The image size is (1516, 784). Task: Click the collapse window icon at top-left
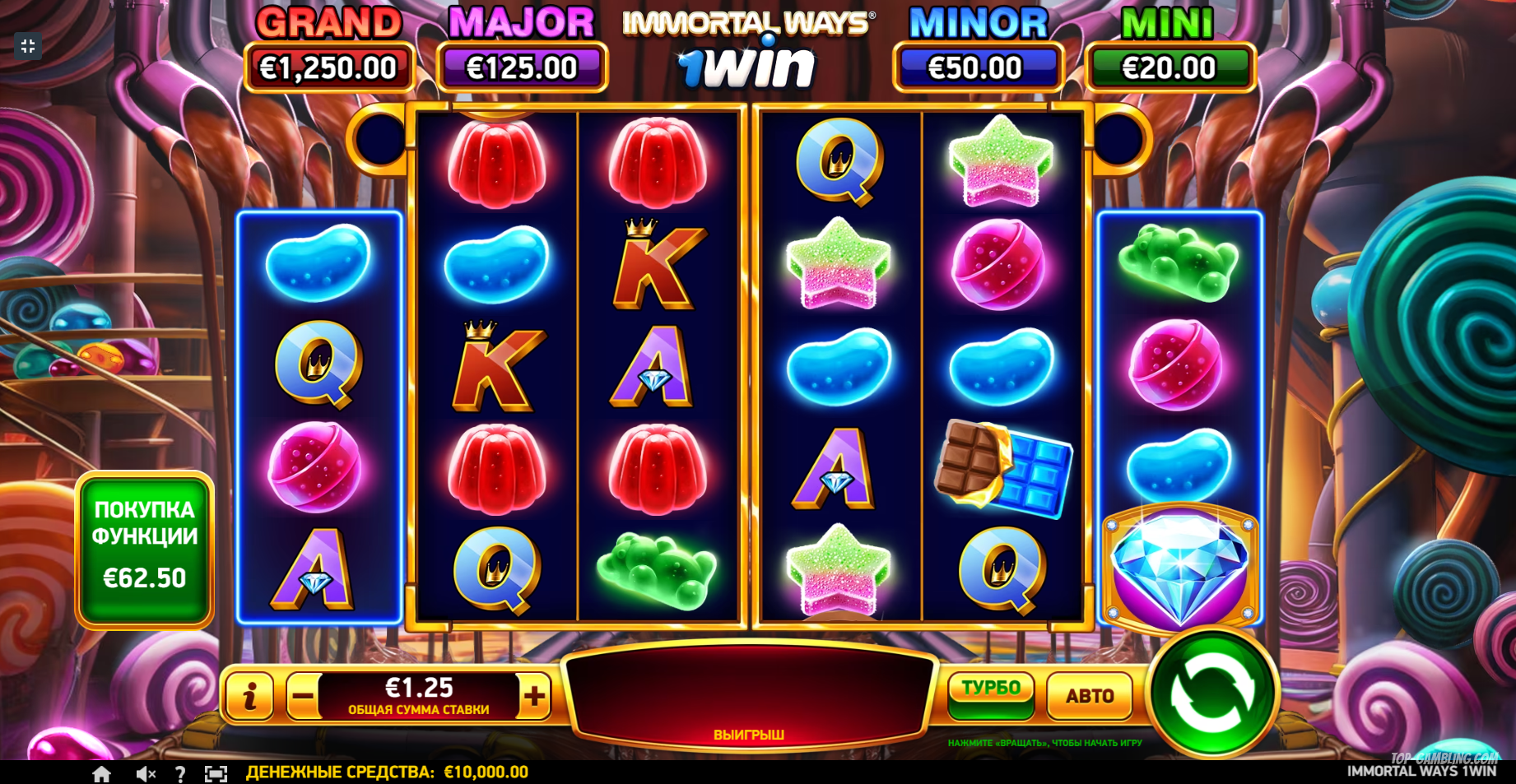(x=28, y=46)
